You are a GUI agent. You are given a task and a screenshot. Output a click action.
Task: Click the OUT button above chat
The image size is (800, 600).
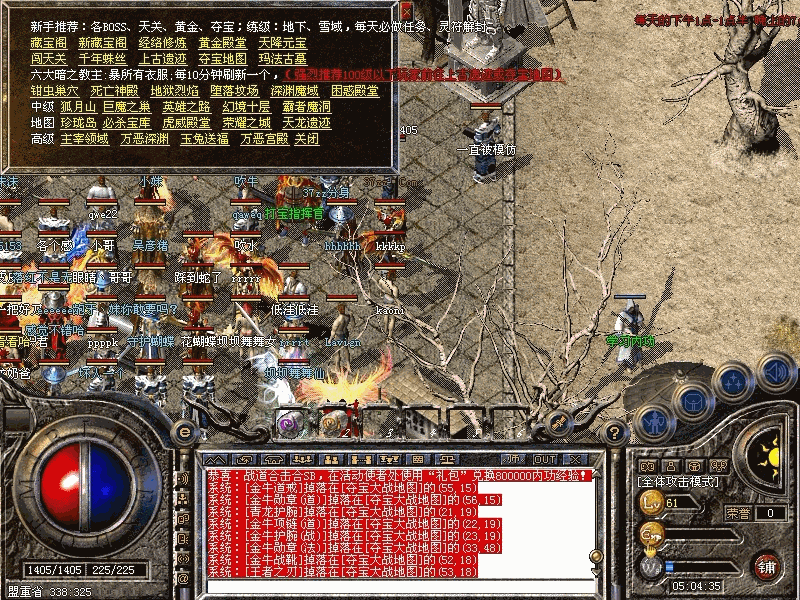[545, 459]
